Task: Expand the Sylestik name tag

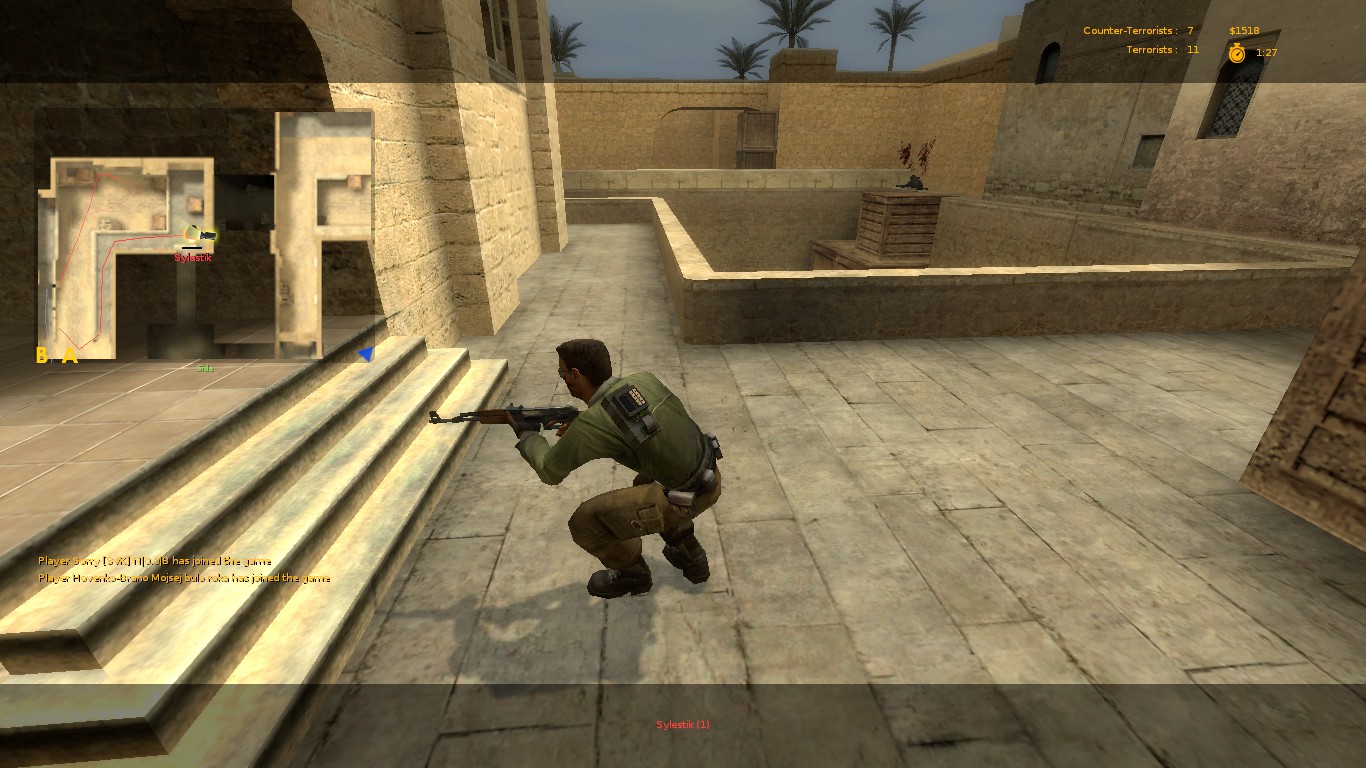Action: point(192,257)
